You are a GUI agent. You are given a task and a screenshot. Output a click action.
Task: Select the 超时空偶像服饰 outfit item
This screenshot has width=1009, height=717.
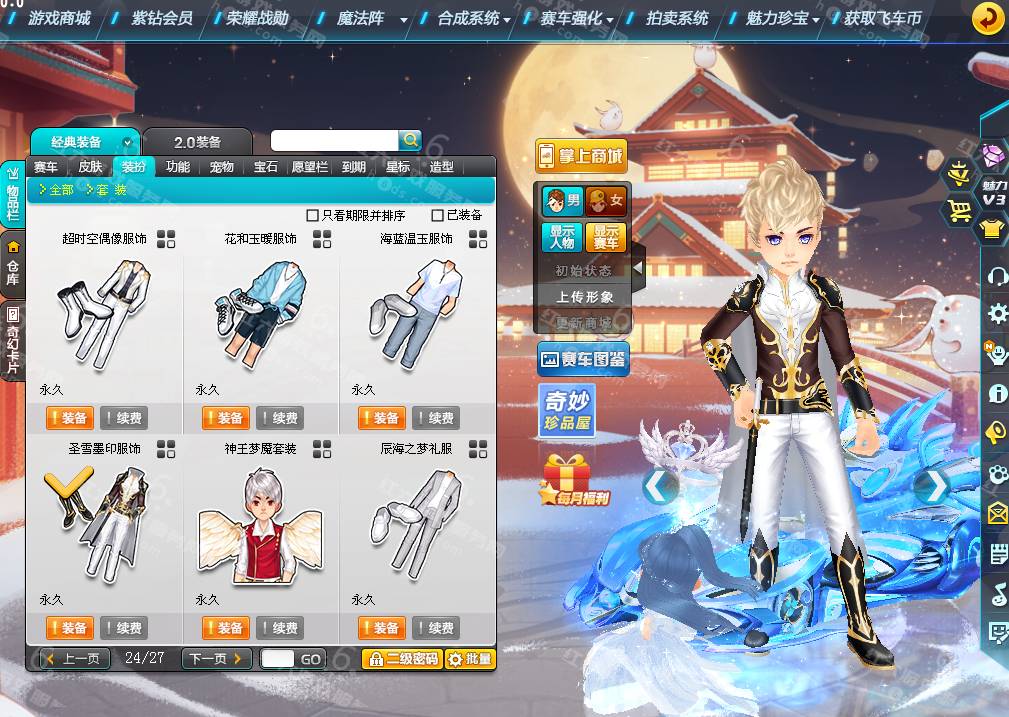(x=104, y=312)
